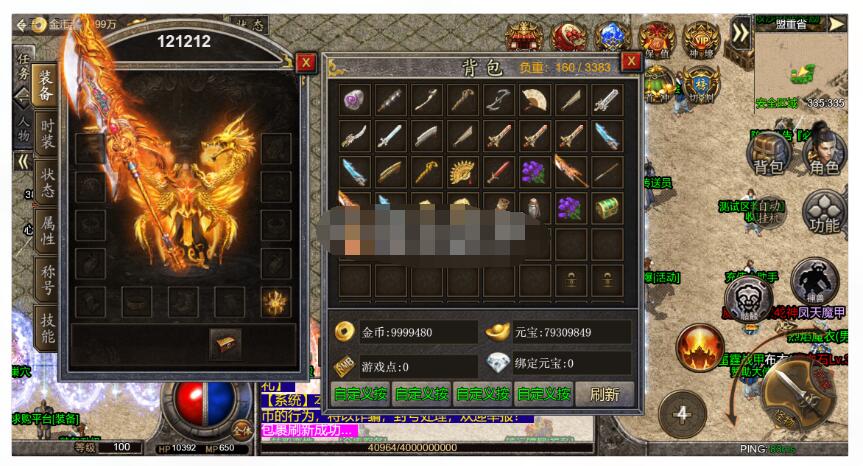
Task: Pick the folding fan item slot
Action: tap(534, 100)
